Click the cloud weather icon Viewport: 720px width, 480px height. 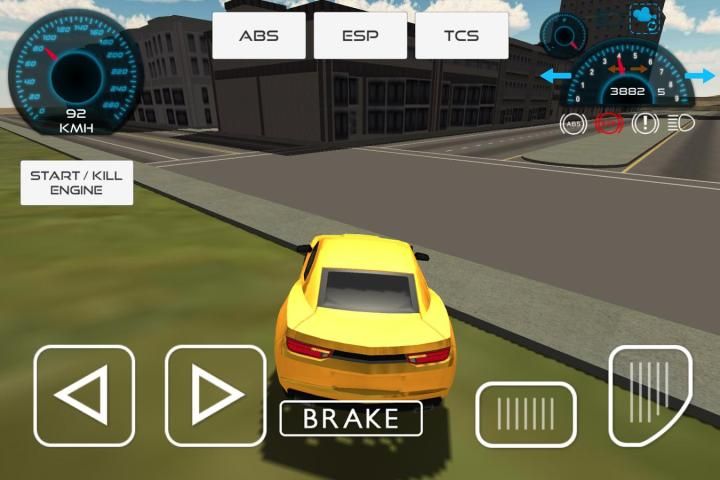coord(643,17)
